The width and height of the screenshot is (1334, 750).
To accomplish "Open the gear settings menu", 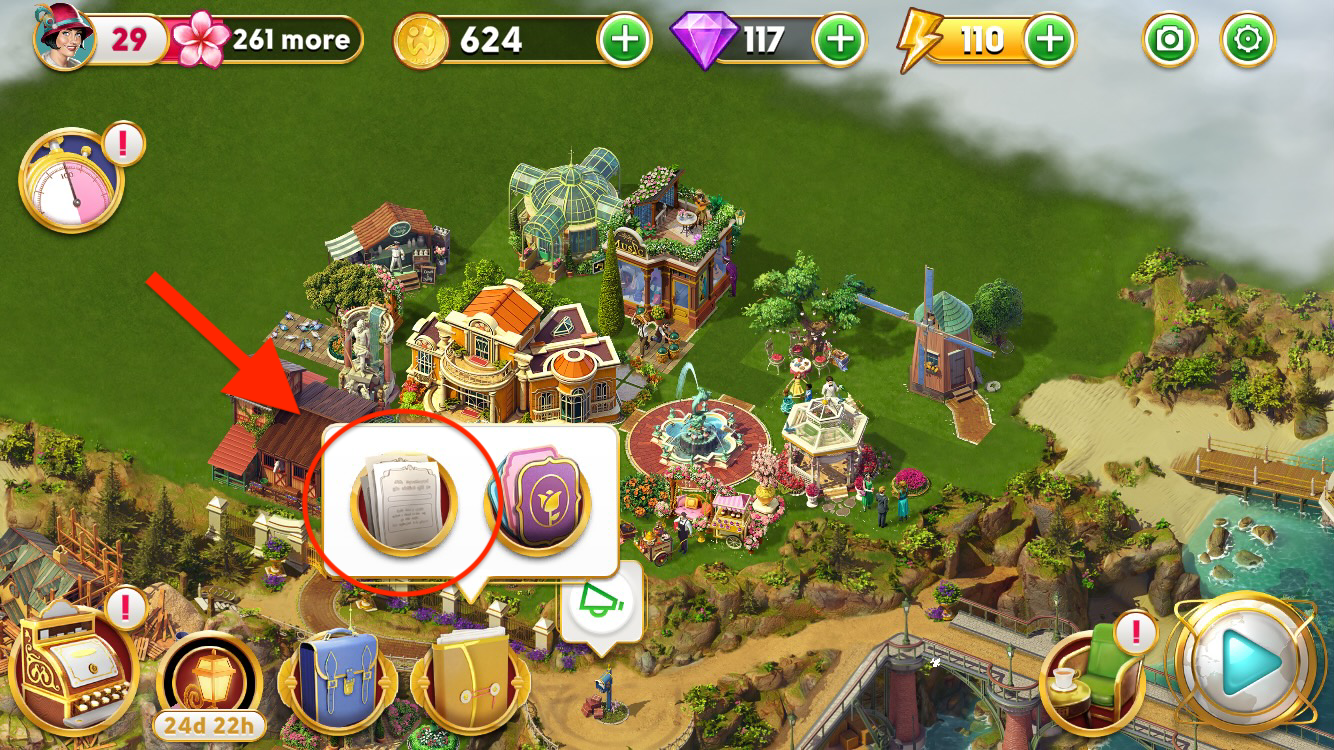I will [x=1248, y=40].
